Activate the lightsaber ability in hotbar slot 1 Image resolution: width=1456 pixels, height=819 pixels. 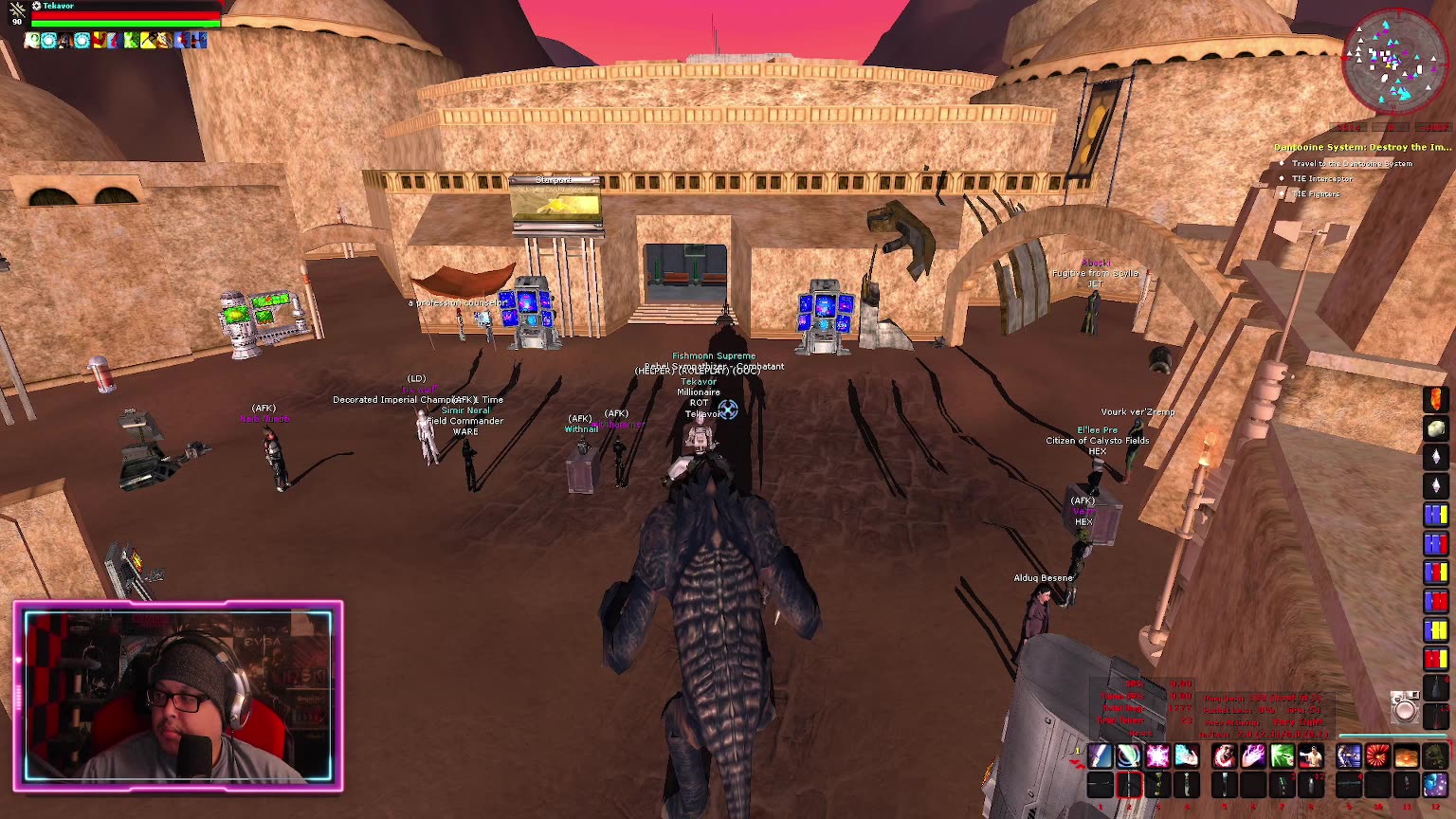pyautogui.click(x=1099, y=755)
